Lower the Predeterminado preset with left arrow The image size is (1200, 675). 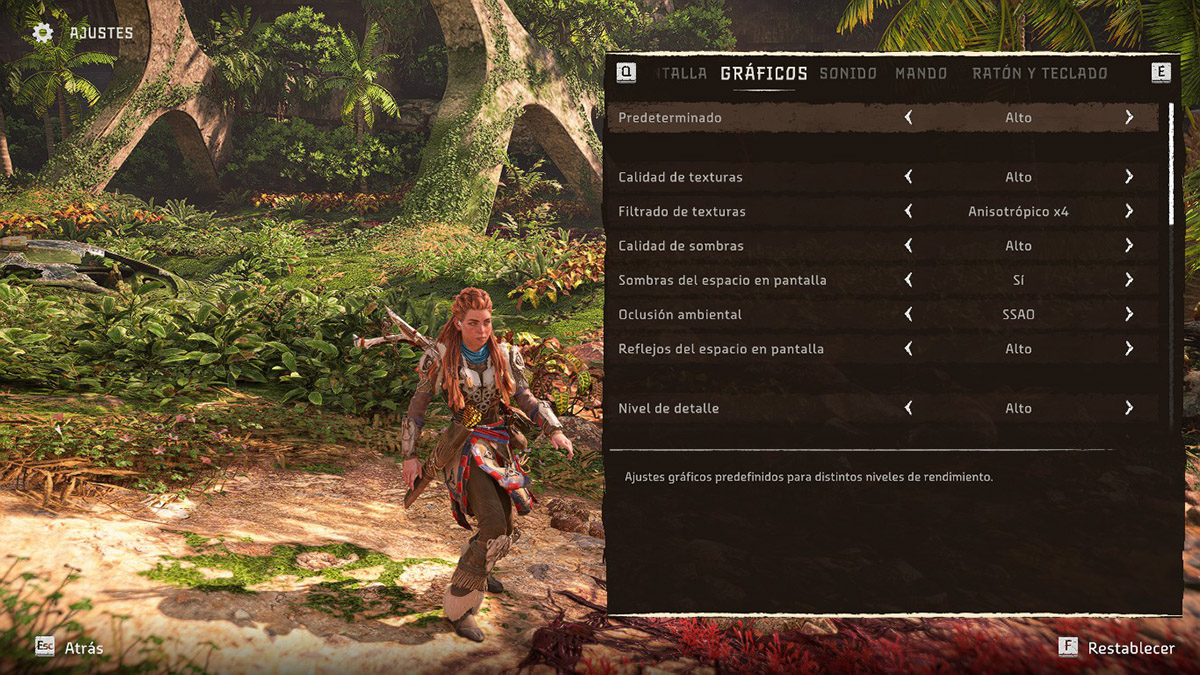[908, 117]
